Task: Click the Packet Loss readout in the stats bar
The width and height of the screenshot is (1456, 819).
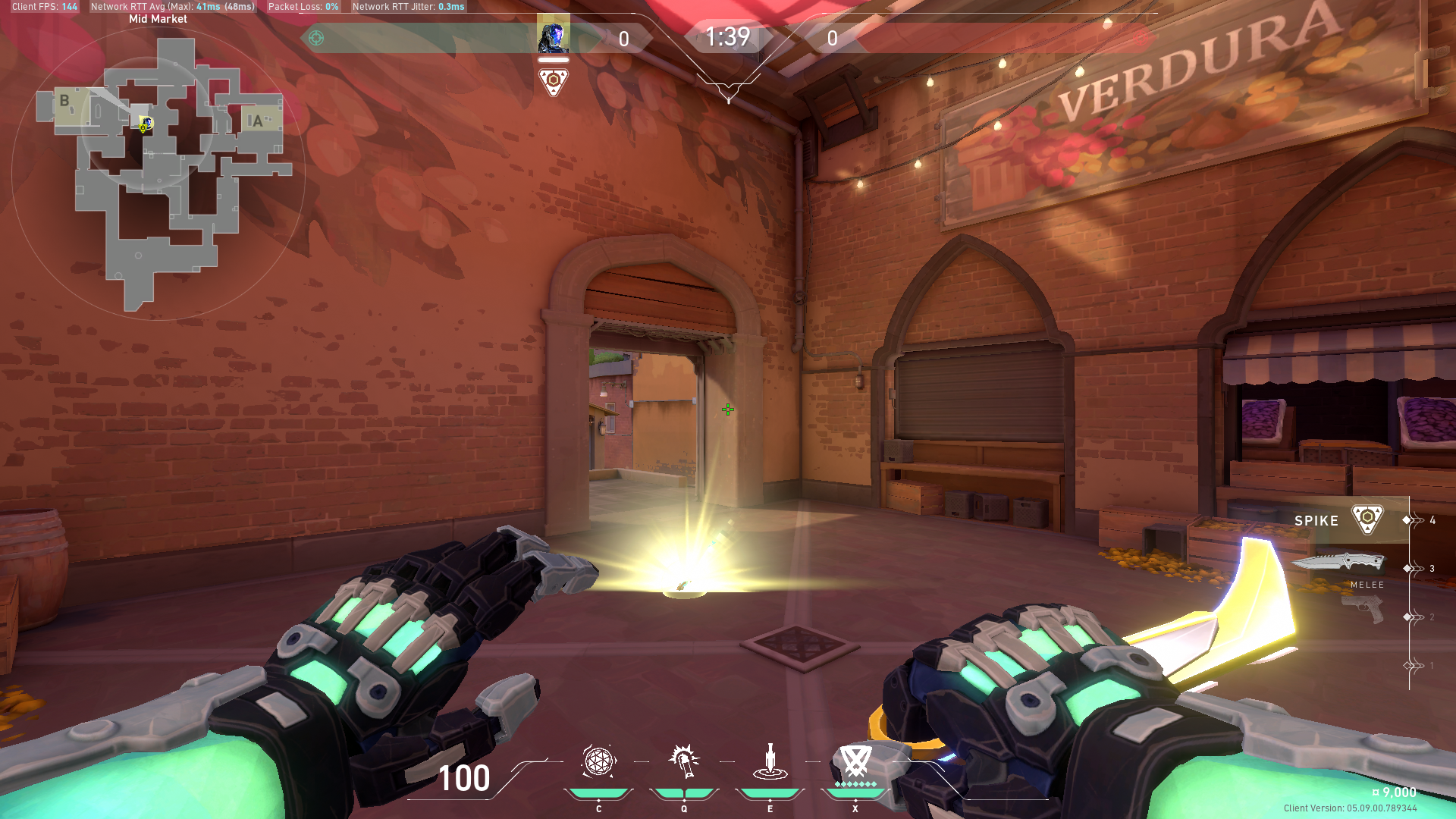Action: (303, 6)
